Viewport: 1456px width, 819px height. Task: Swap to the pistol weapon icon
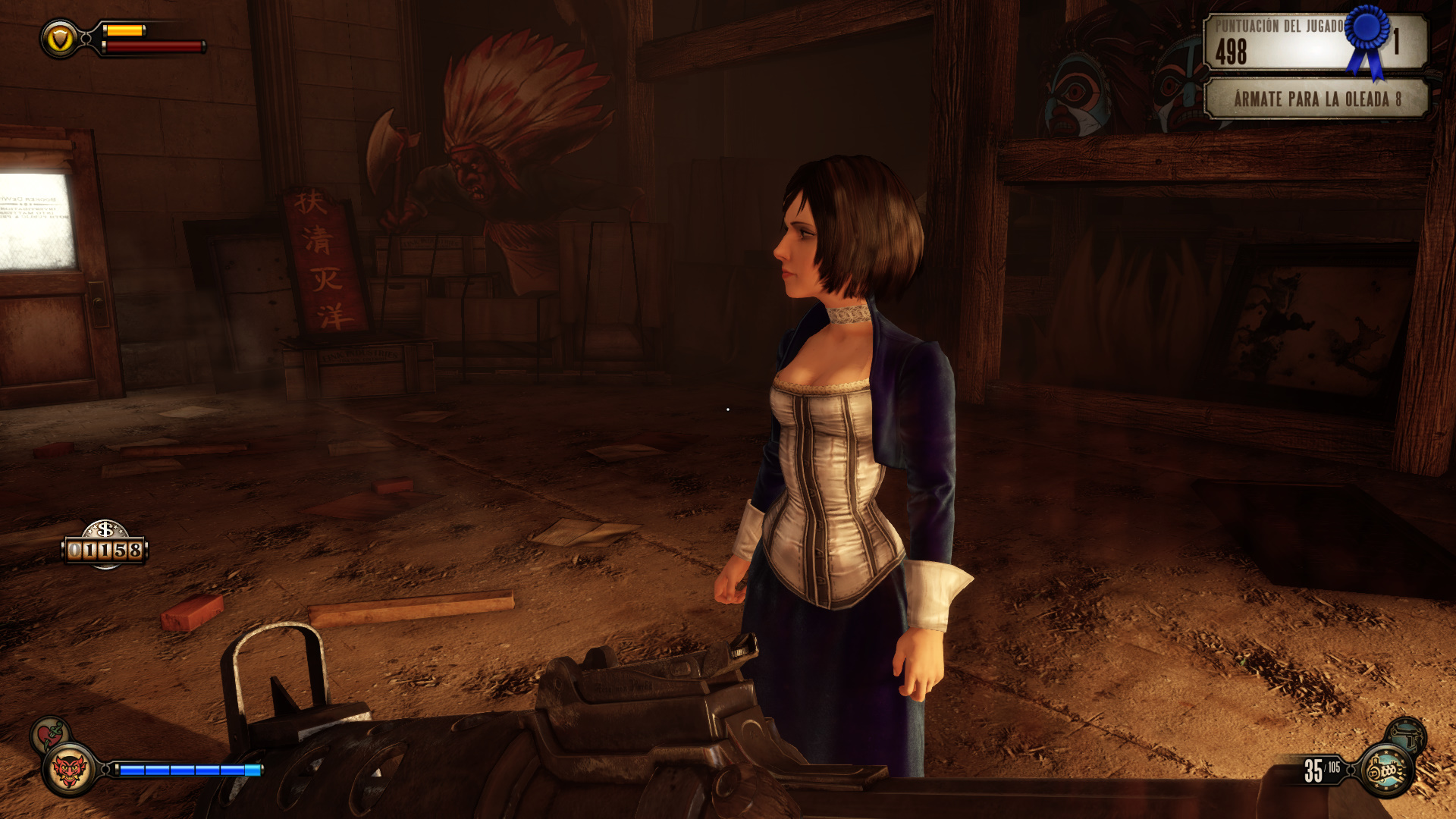tap(1408, 733)
